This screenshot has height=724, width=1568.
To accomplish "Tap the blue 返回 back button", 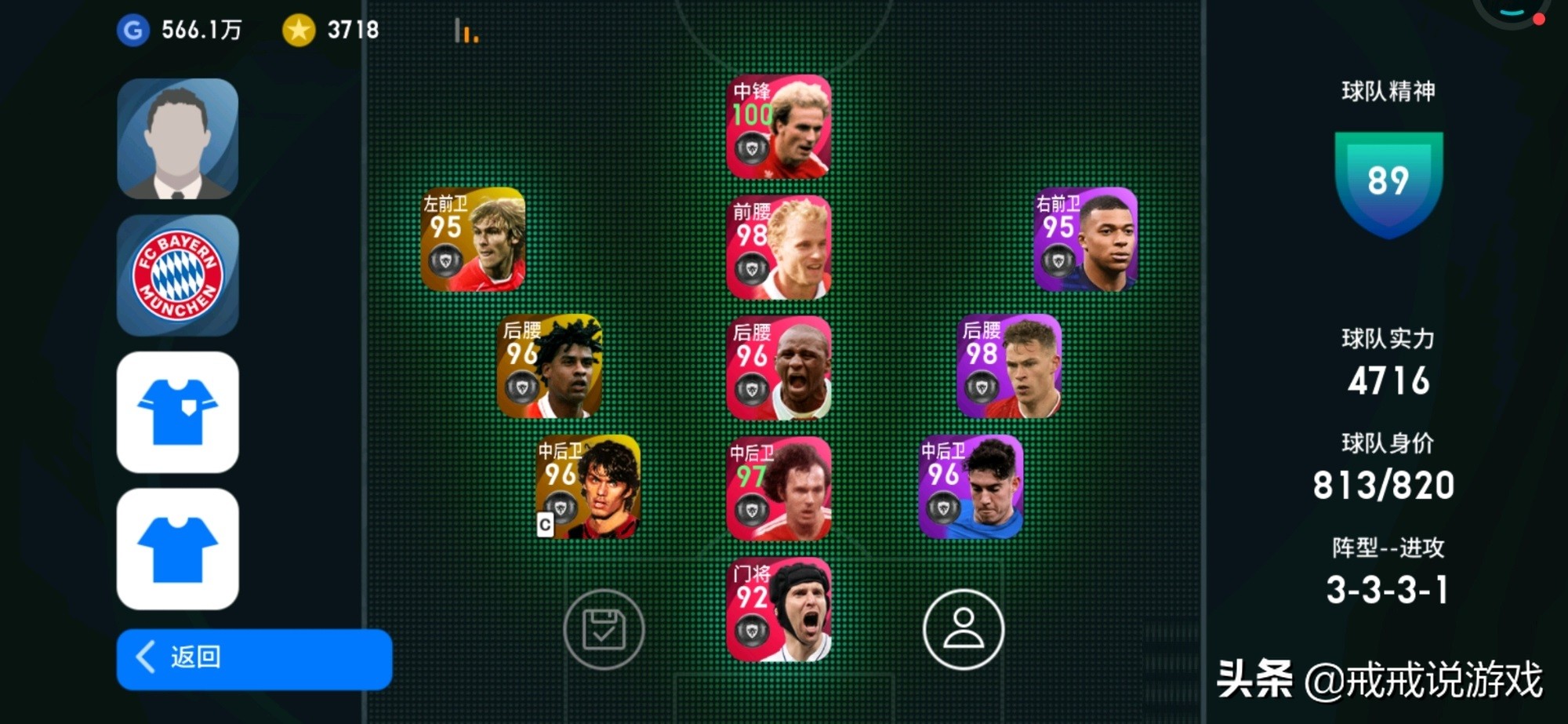I will pyautogui.click(x=253, y=658).
